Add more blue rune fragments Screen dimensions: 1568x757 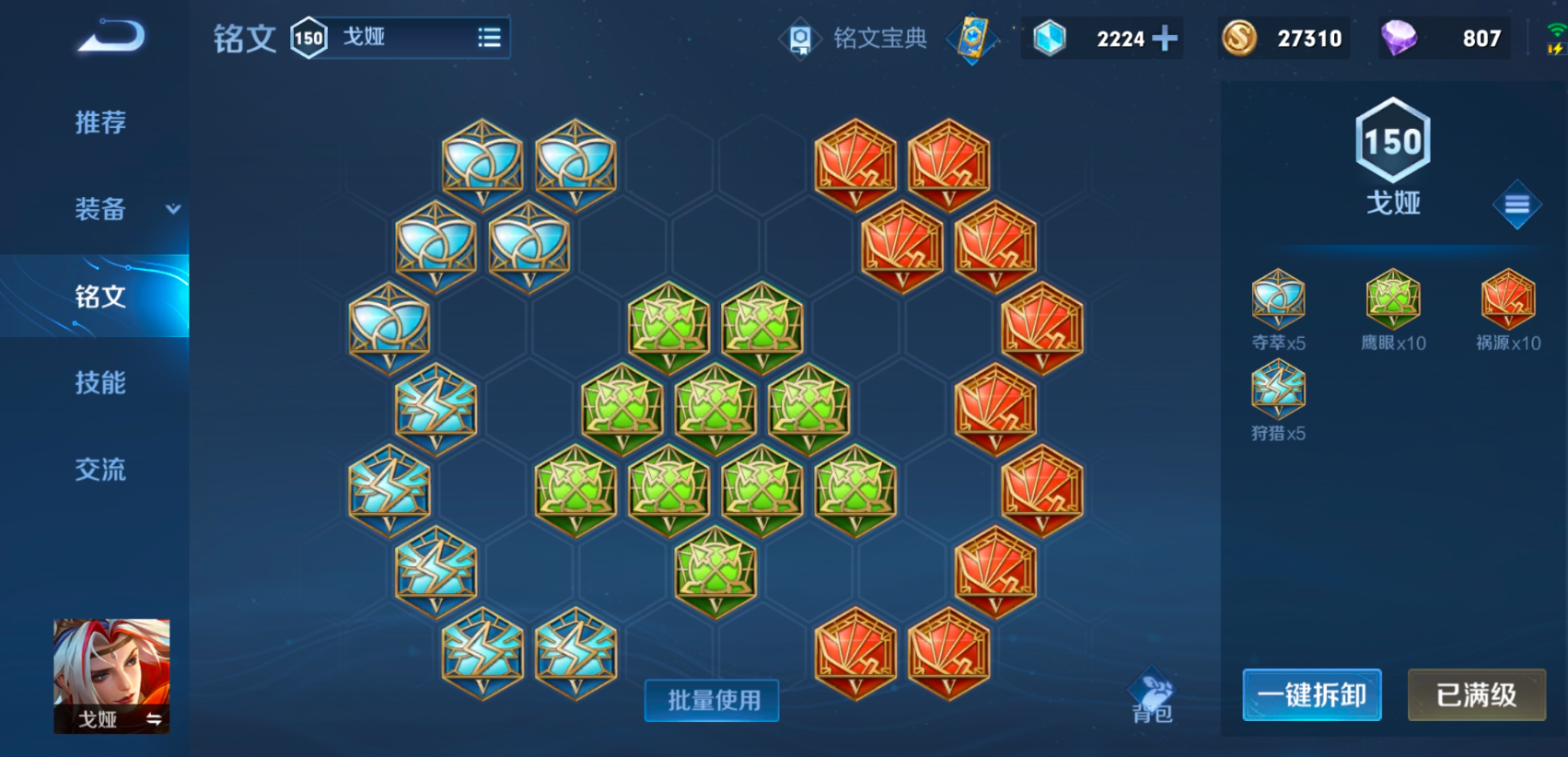pos(1165,39)
